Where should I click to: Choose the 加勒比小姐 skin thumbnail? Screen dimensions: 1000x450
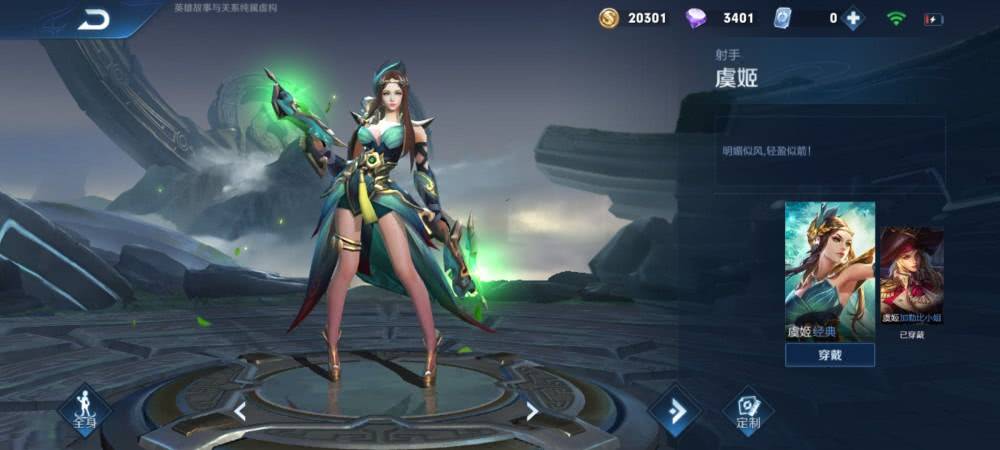point(911,275)
